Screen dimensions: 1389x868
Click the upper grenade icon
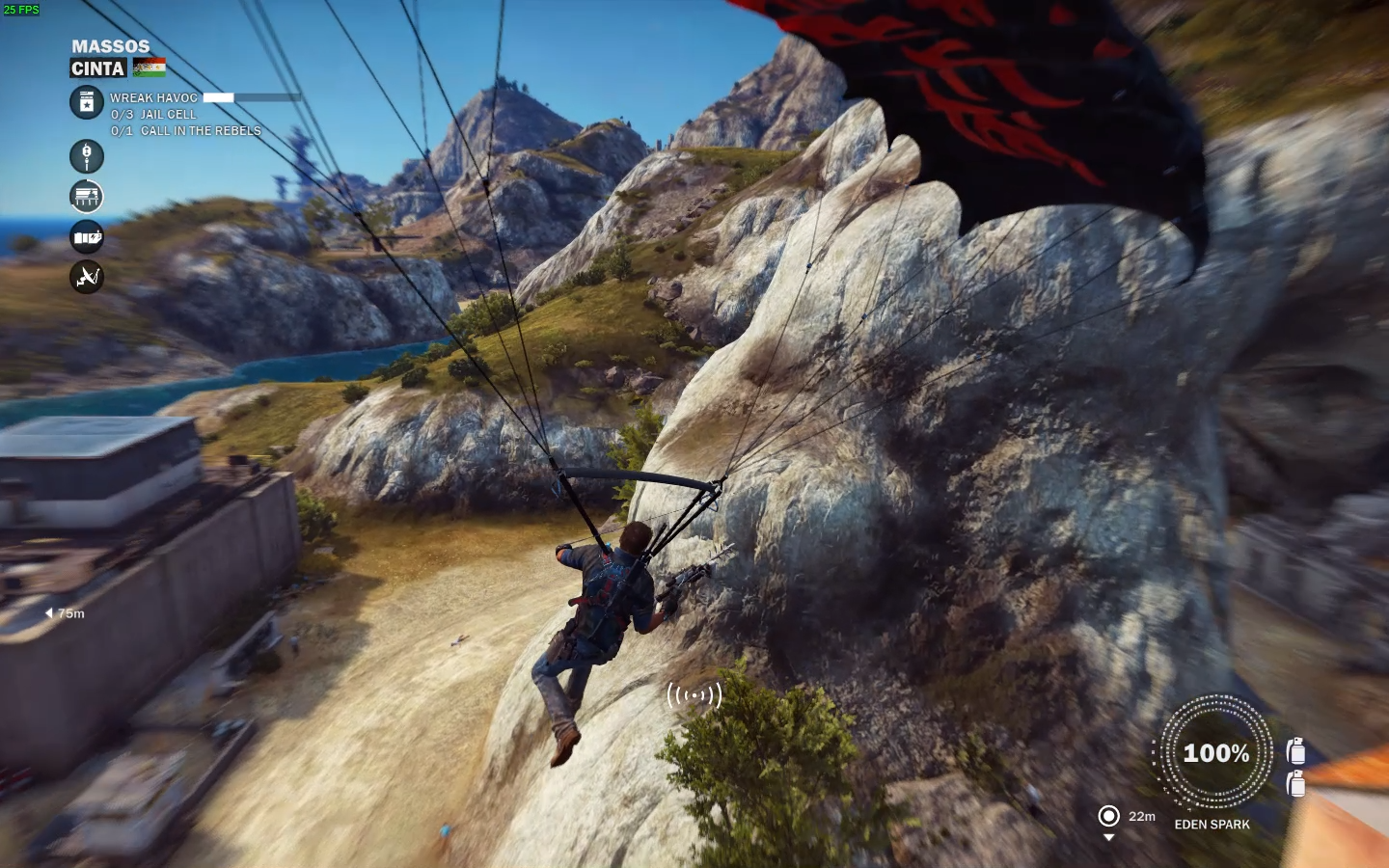coord(1296,750)
